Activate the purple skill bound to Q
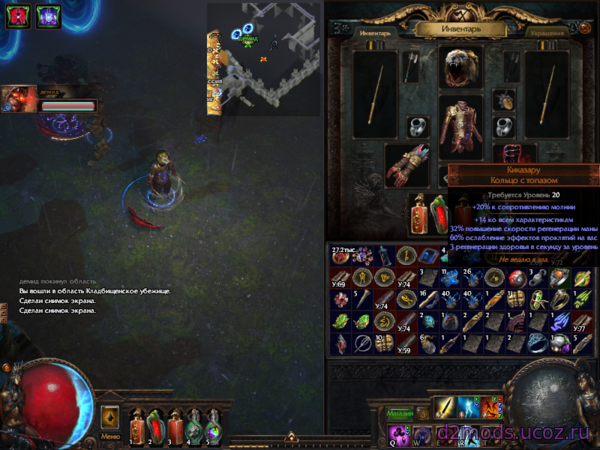Screen dimensions: 600x450 click(400, 433)
